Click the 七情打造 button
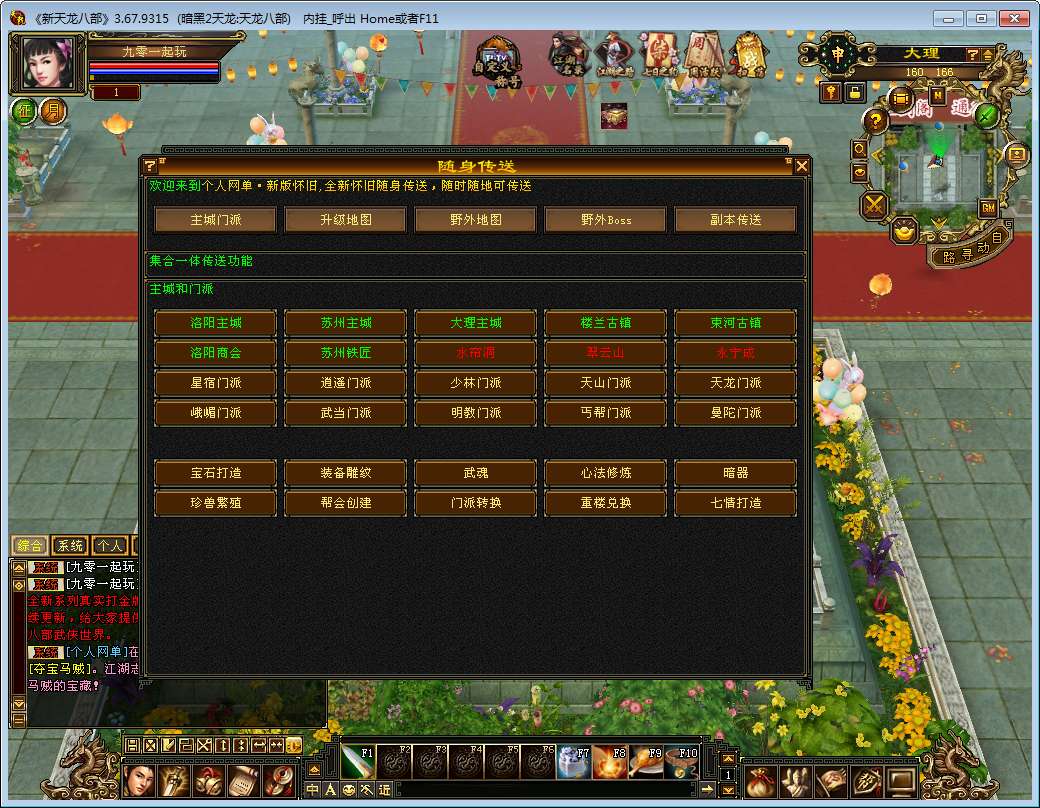Screen dimensions: 1040x808 [x=736, y=503]
